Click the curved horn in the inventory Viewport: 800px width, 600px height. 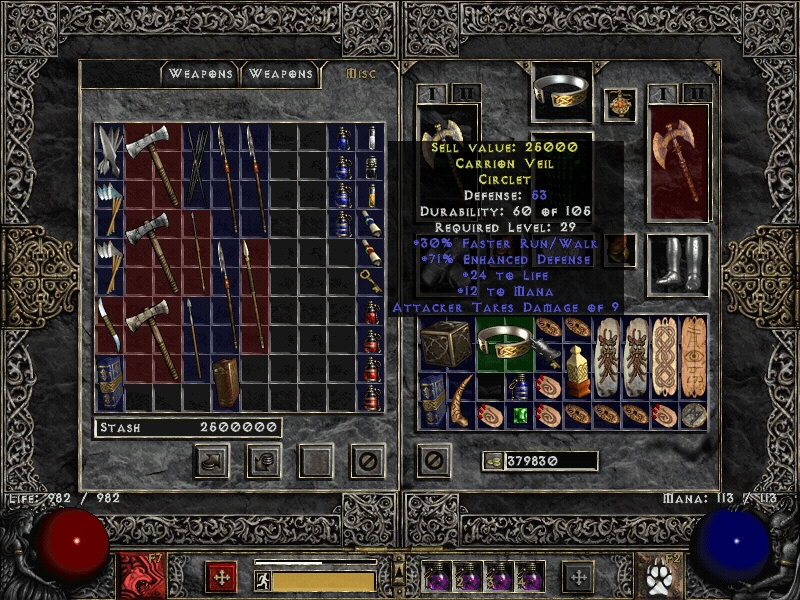(464, 401)
